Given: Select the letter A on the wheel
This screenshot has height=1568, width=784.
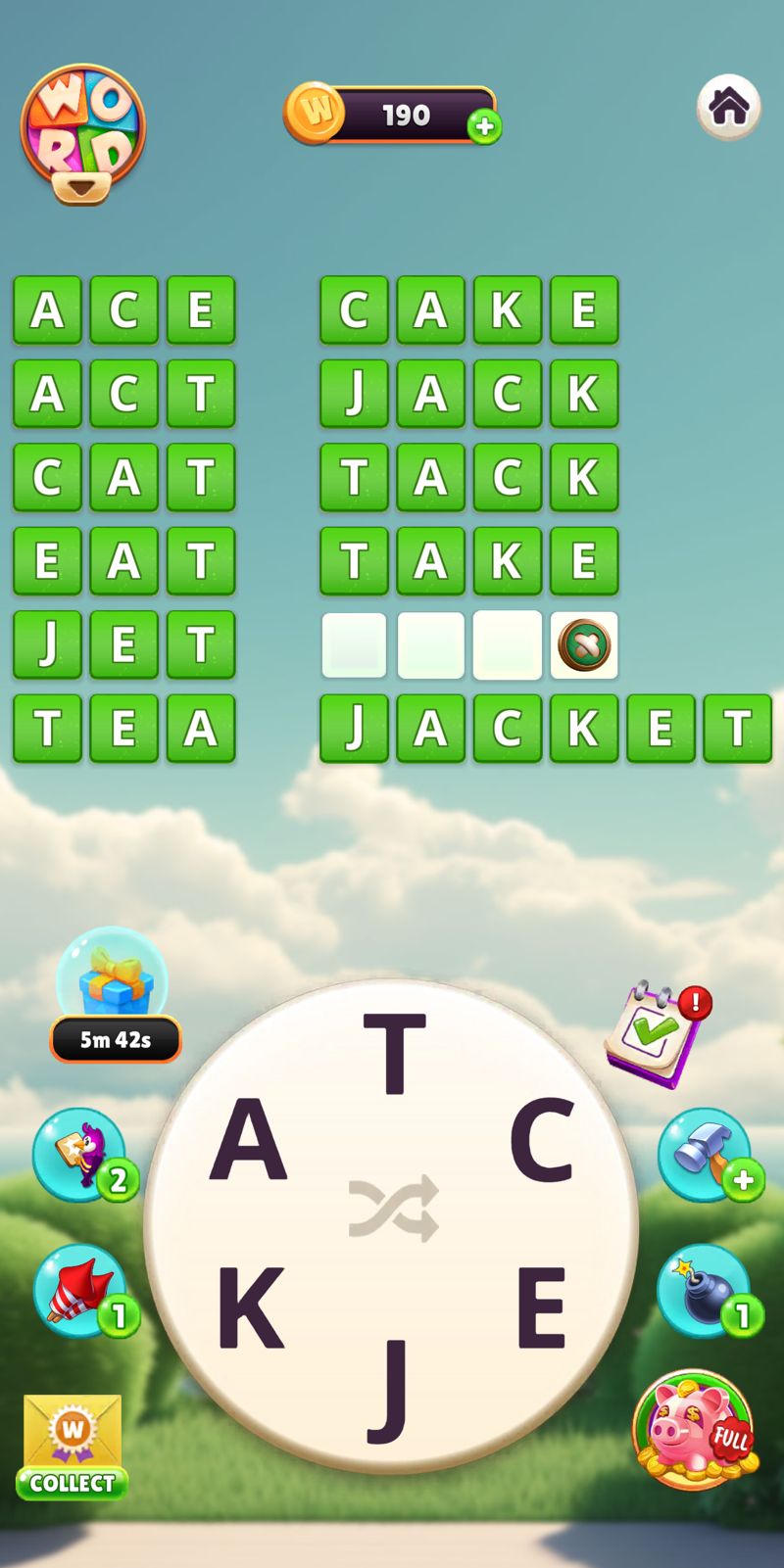Looking at the screenshot, I should pyautogui.click(x=249, y=1140).
